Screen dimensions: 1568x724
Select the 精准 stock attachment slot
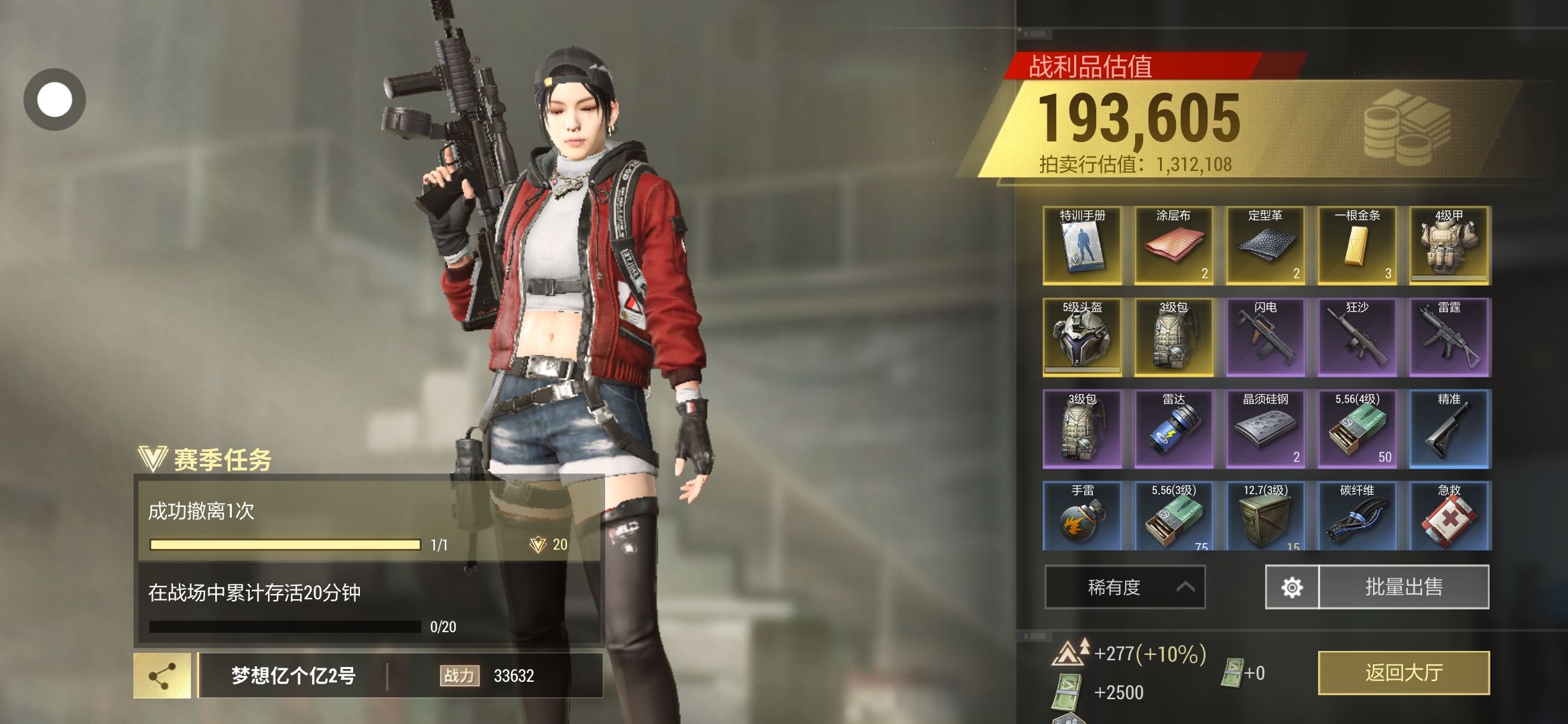[x=1449, y=429]
